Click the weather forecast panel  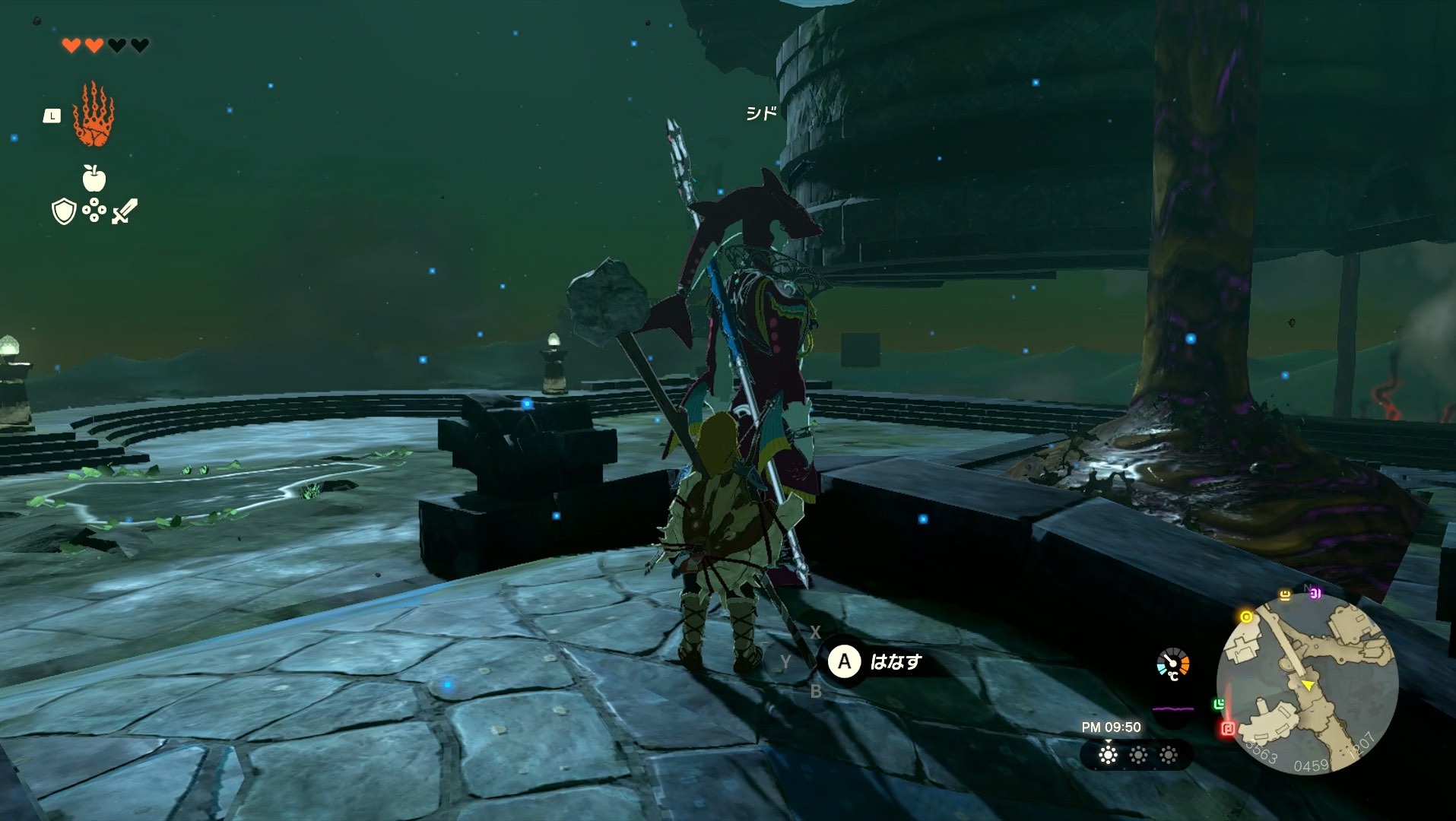tap(1137, 755)
